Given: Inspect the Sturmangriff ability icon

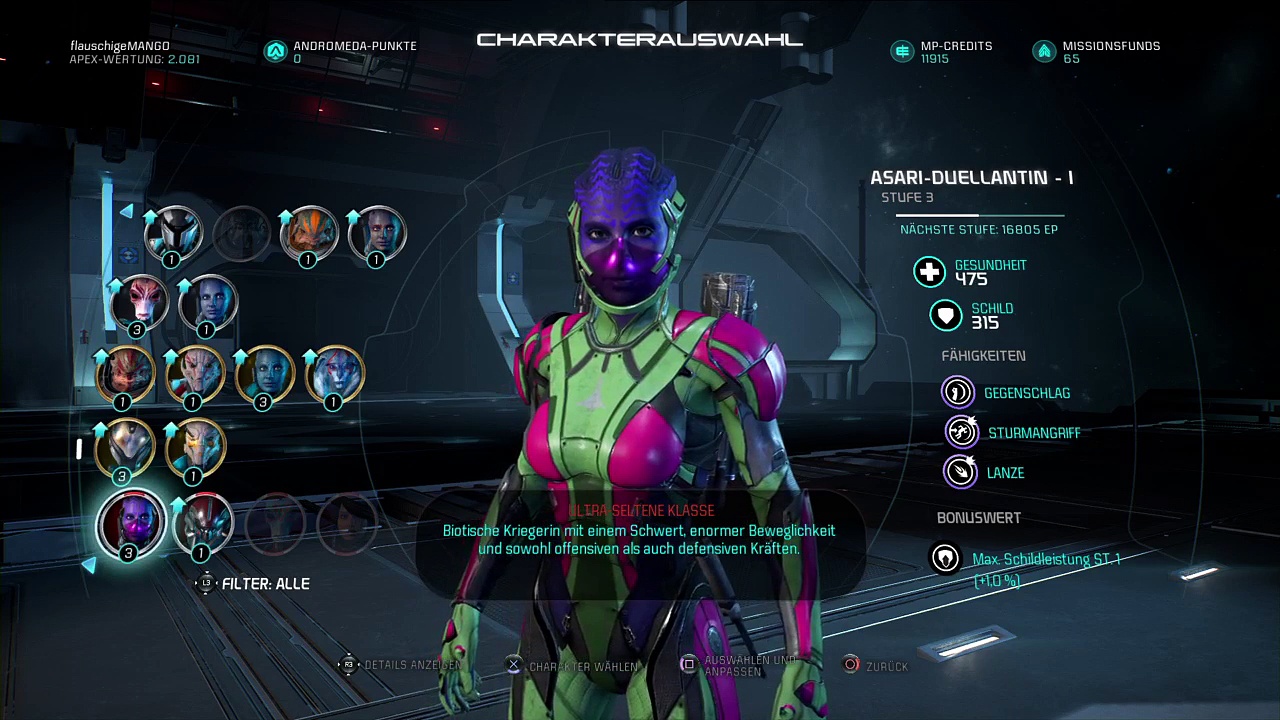Looking at the screenshot, I should coord(961,432).
